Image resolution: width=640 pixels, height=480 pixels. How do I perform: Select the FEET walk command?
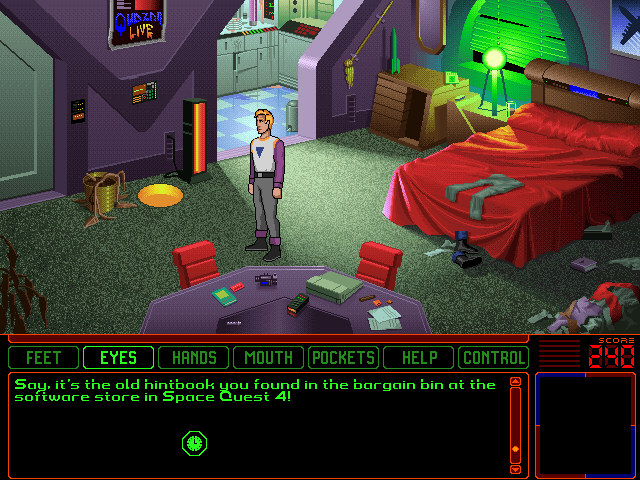click(x=44, y=357)
